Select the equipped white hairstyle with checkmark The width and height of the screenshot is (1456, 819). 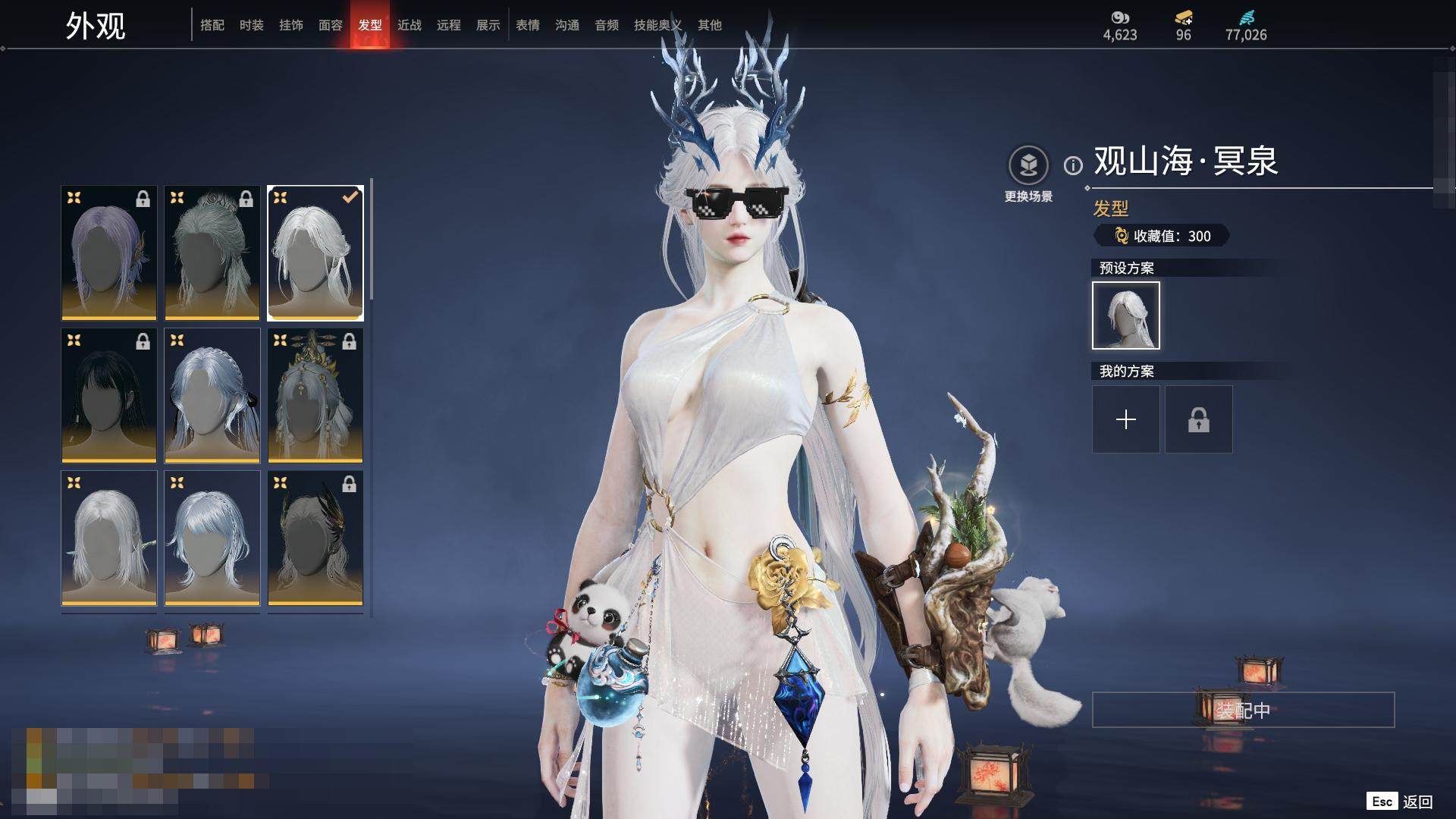[x=315, y=253]
